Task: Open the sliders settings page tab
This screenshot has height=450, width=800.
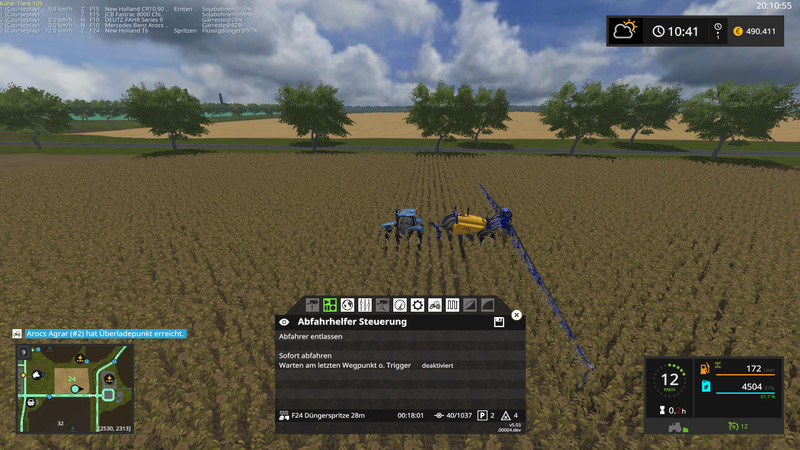Action: (365, 304)
